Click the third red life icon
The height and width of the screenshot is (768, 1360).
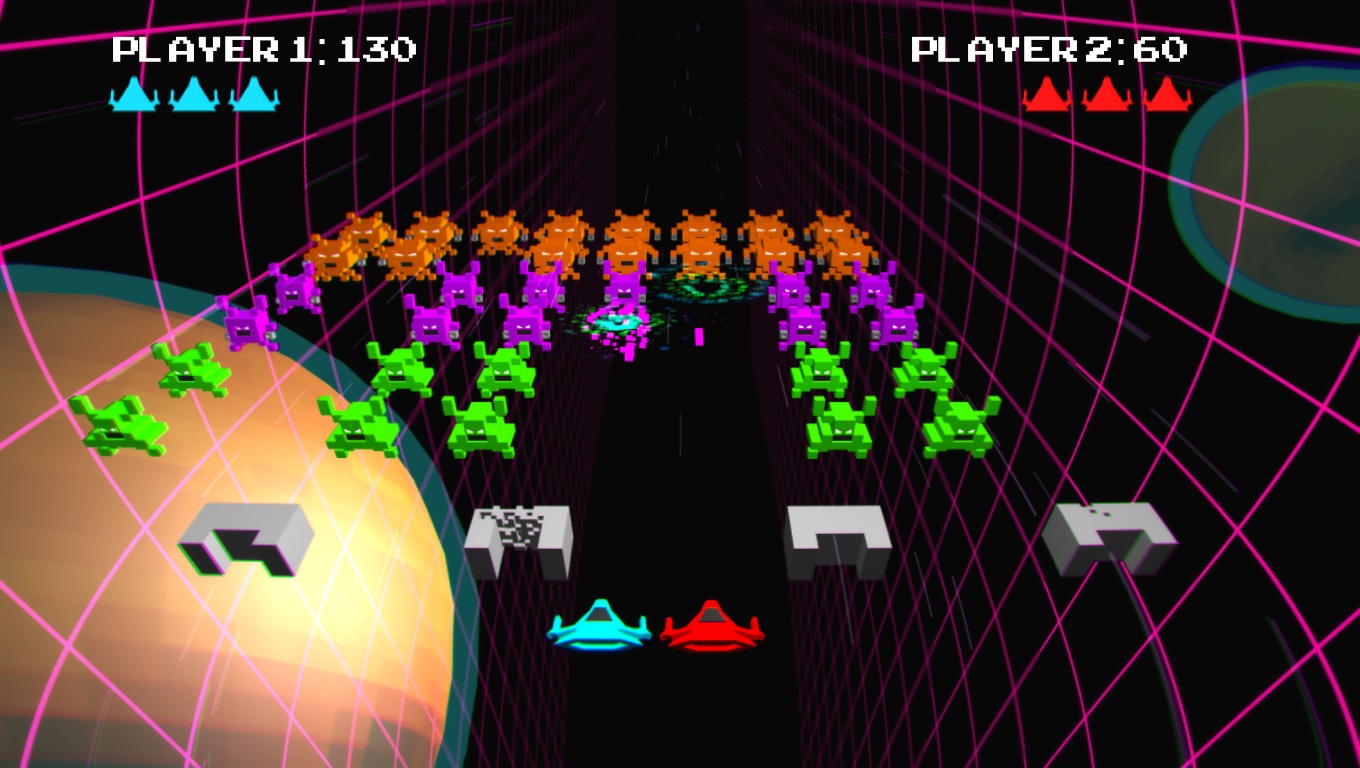click(x=1166, y=96)
